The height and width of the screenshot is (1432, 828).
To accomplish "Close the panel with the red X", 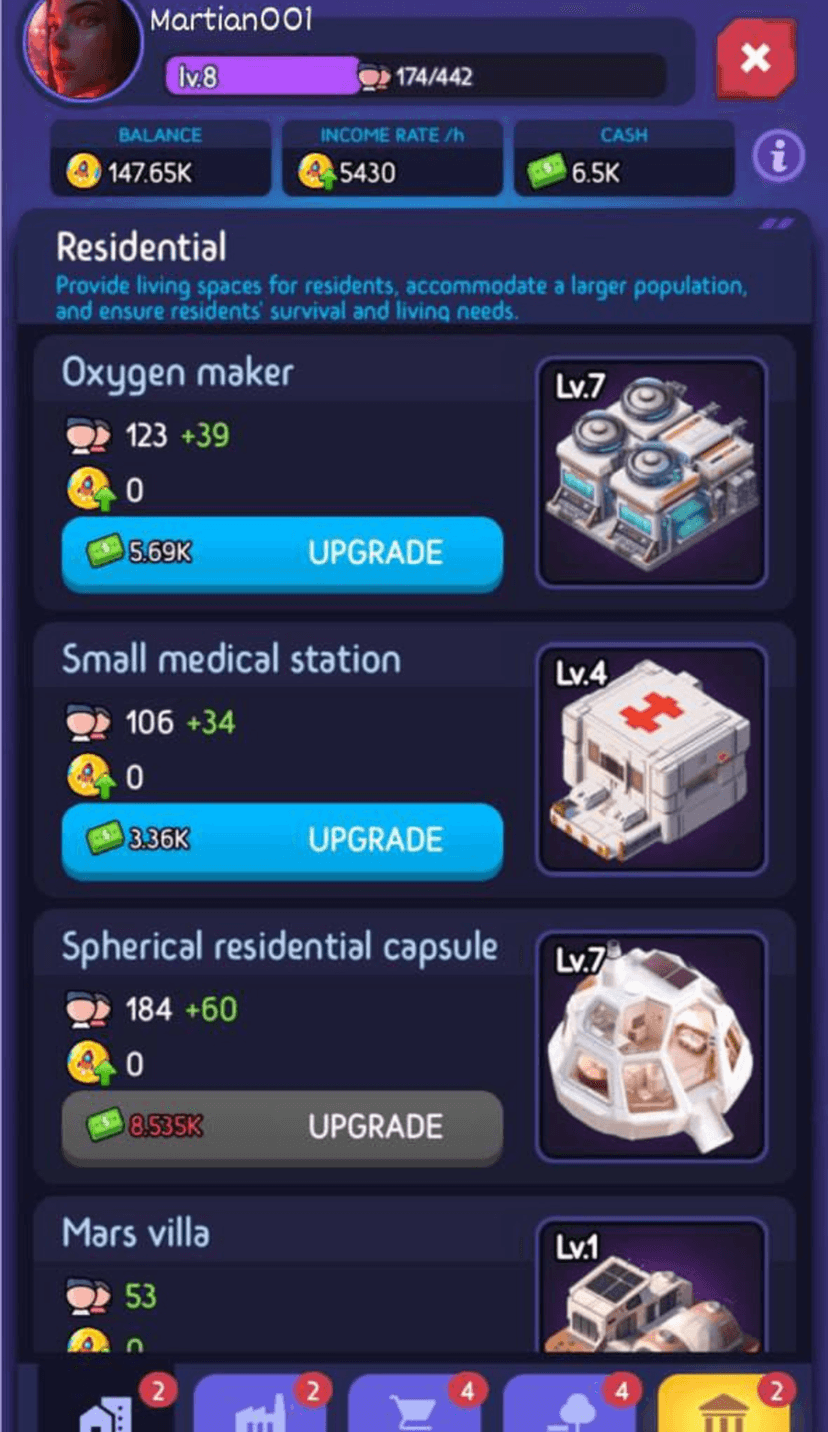I will [755, 59].
